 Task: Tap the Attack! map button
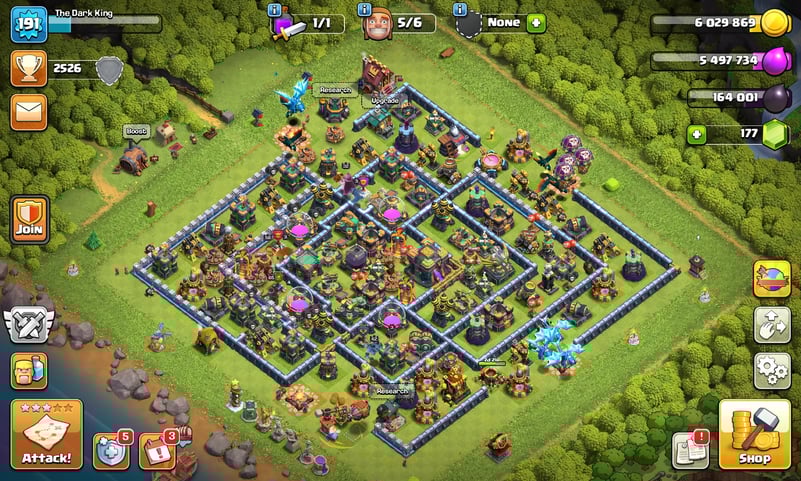pos(46,434)
